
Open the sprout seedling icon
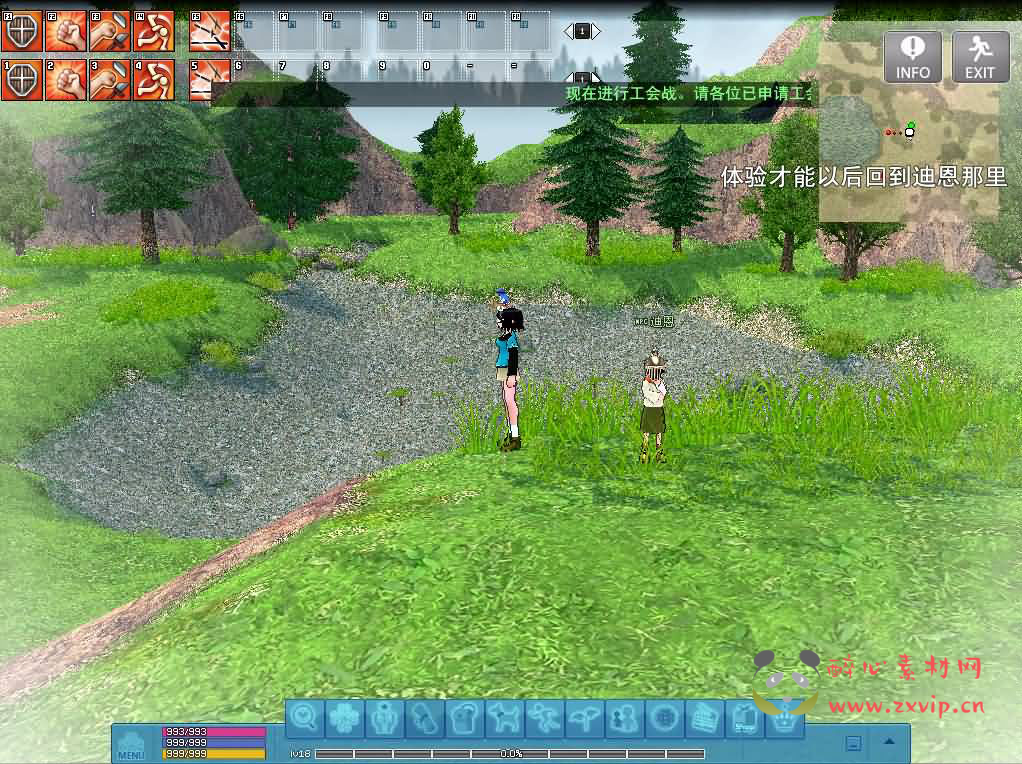tap(582, 718)
